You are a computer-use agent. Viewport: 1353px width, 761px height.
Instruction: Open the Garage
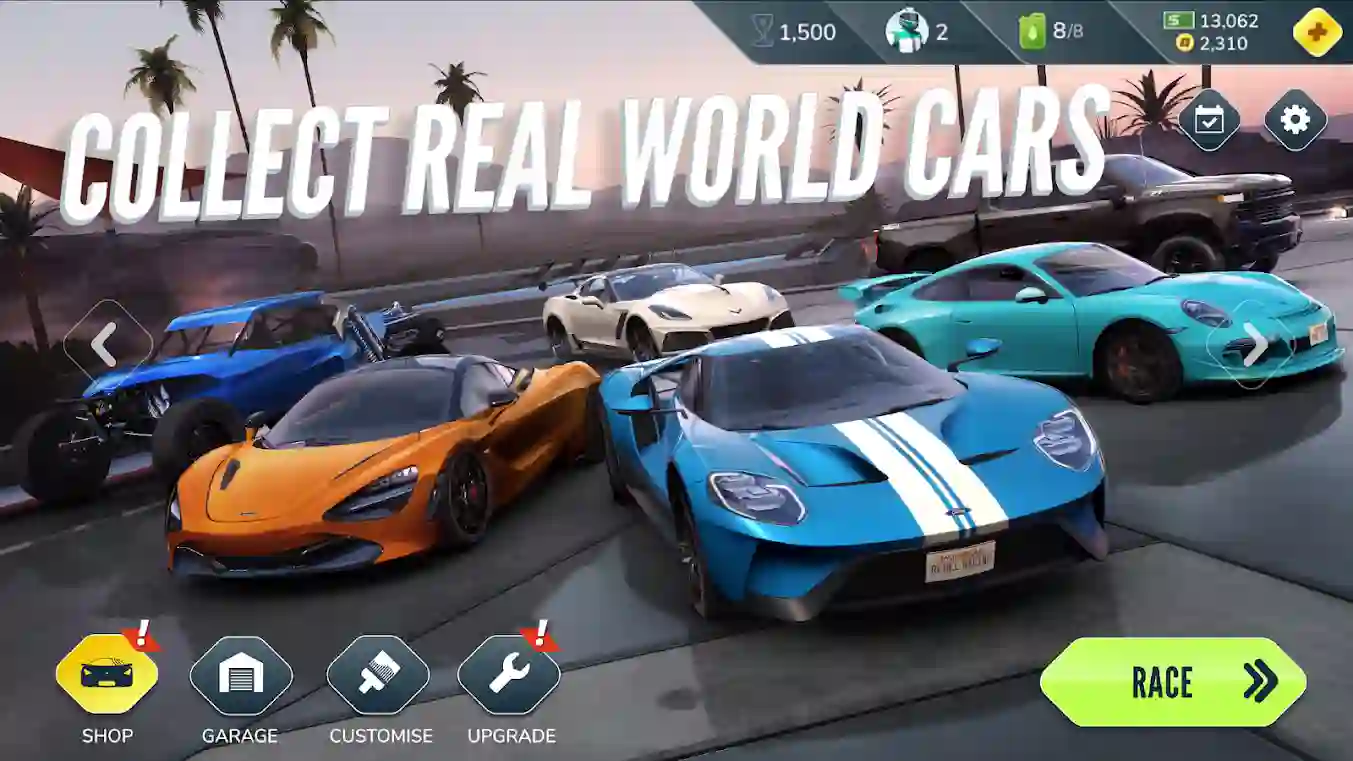tap(240, 675)
